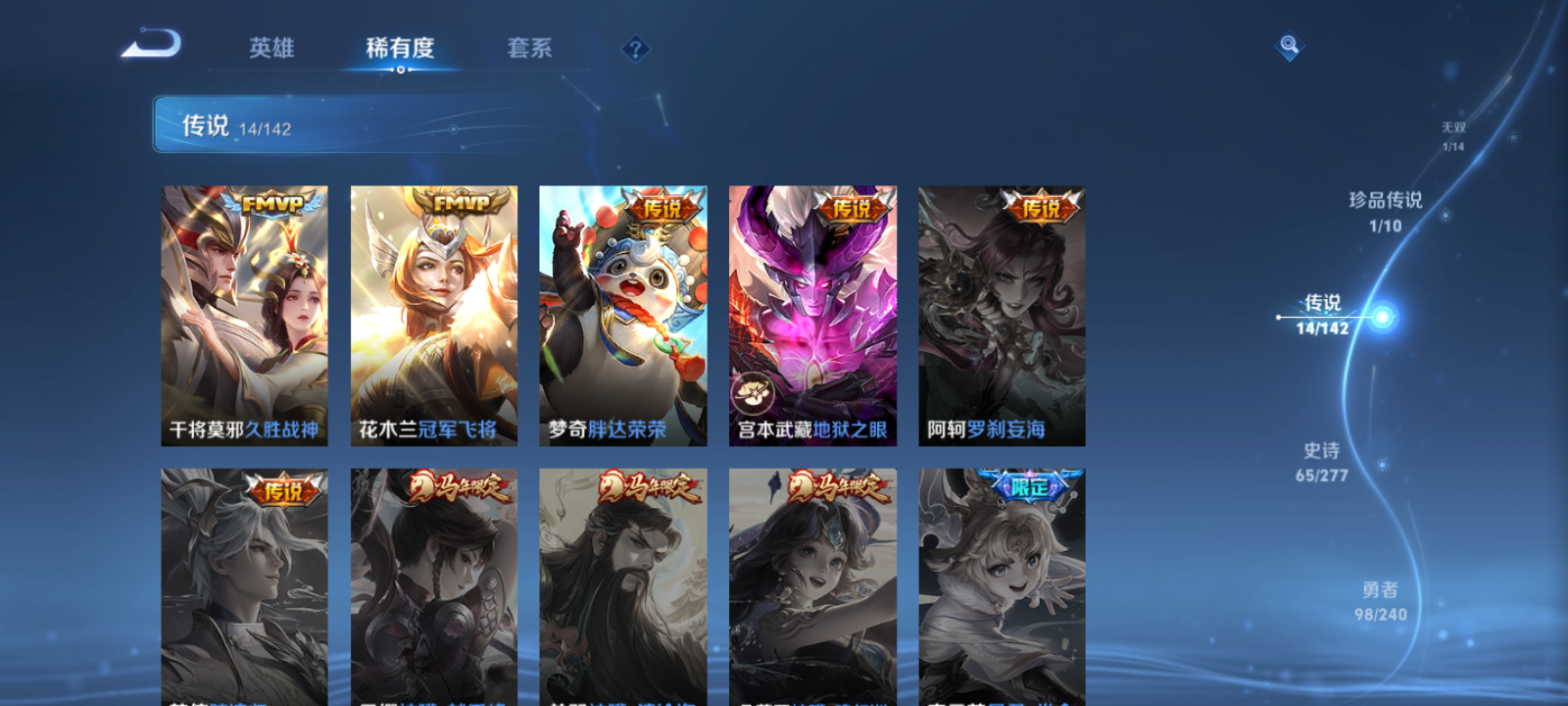
Task: Click the glowing node next to 传说 rail
Action: (x=1382, y=316)
